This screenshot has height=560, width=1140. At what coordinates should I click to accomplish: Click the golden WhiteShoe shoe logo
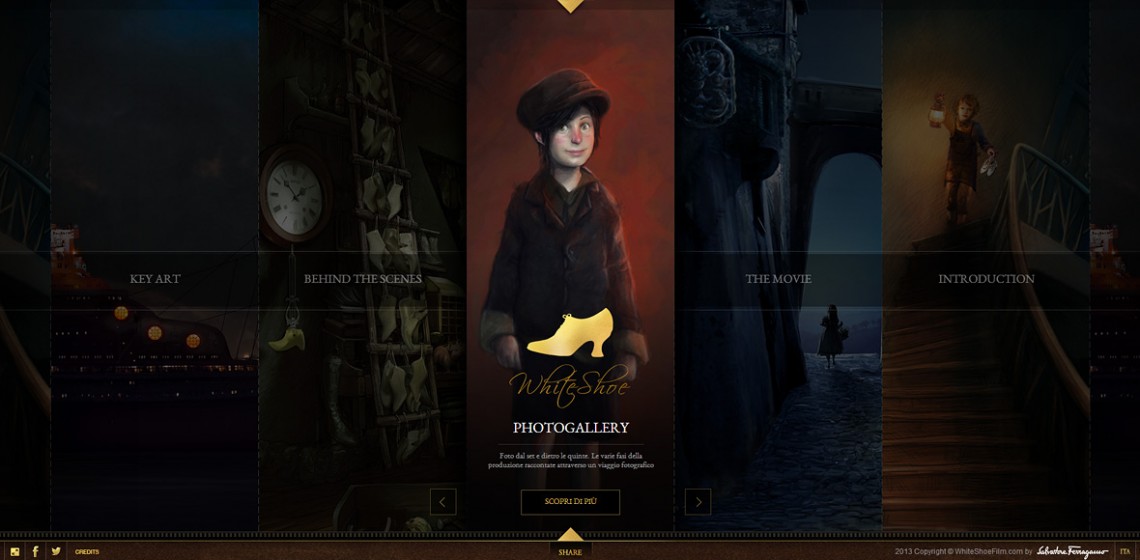[570, 333]
